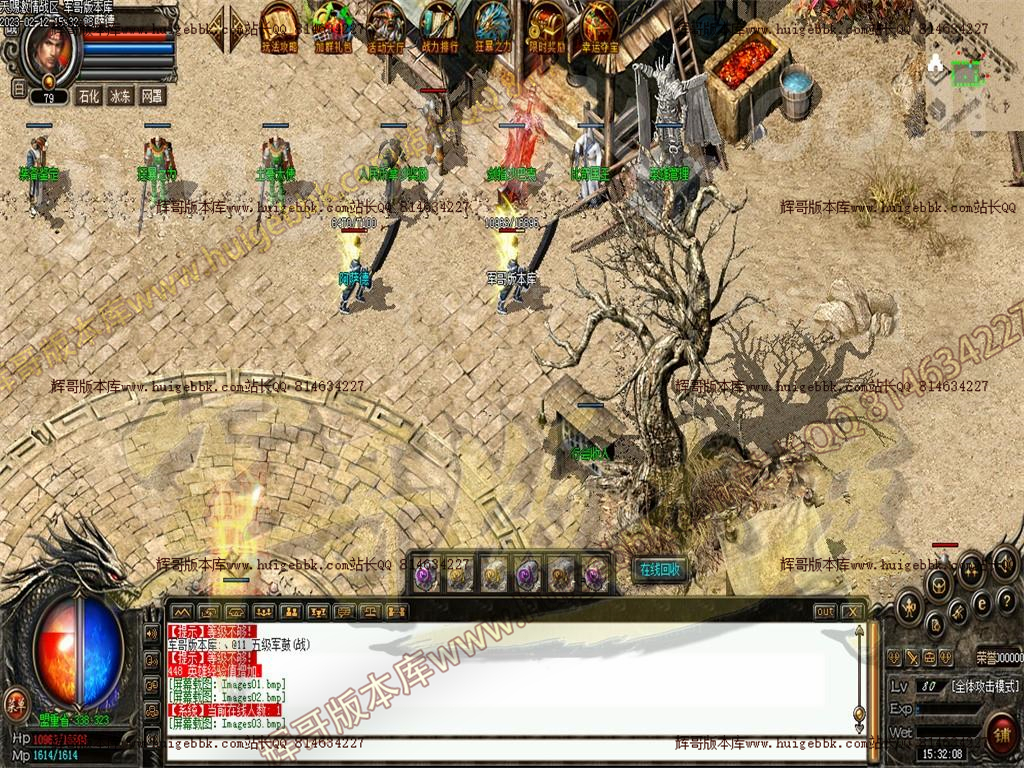
Task: Click the chat panel's out button
Action: coord(824,611)
